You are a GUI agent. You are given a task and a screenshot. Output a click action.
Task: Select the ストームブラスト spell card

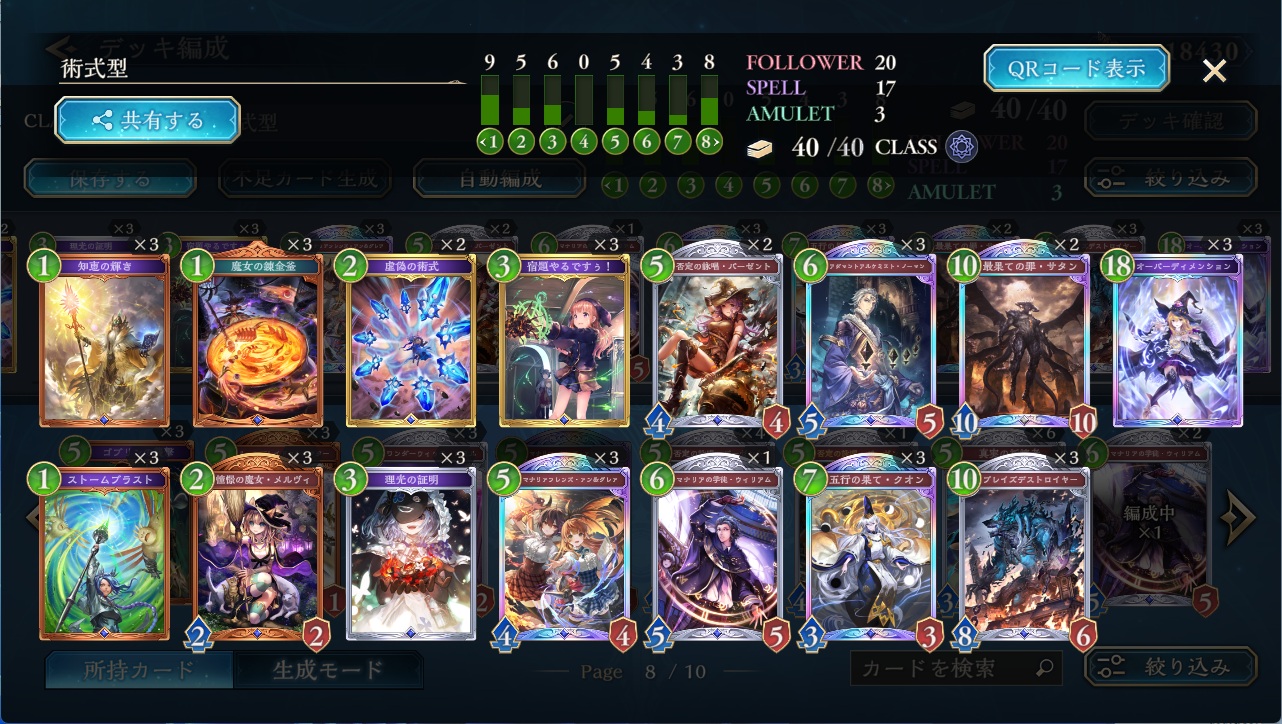(x=103, y=553)
